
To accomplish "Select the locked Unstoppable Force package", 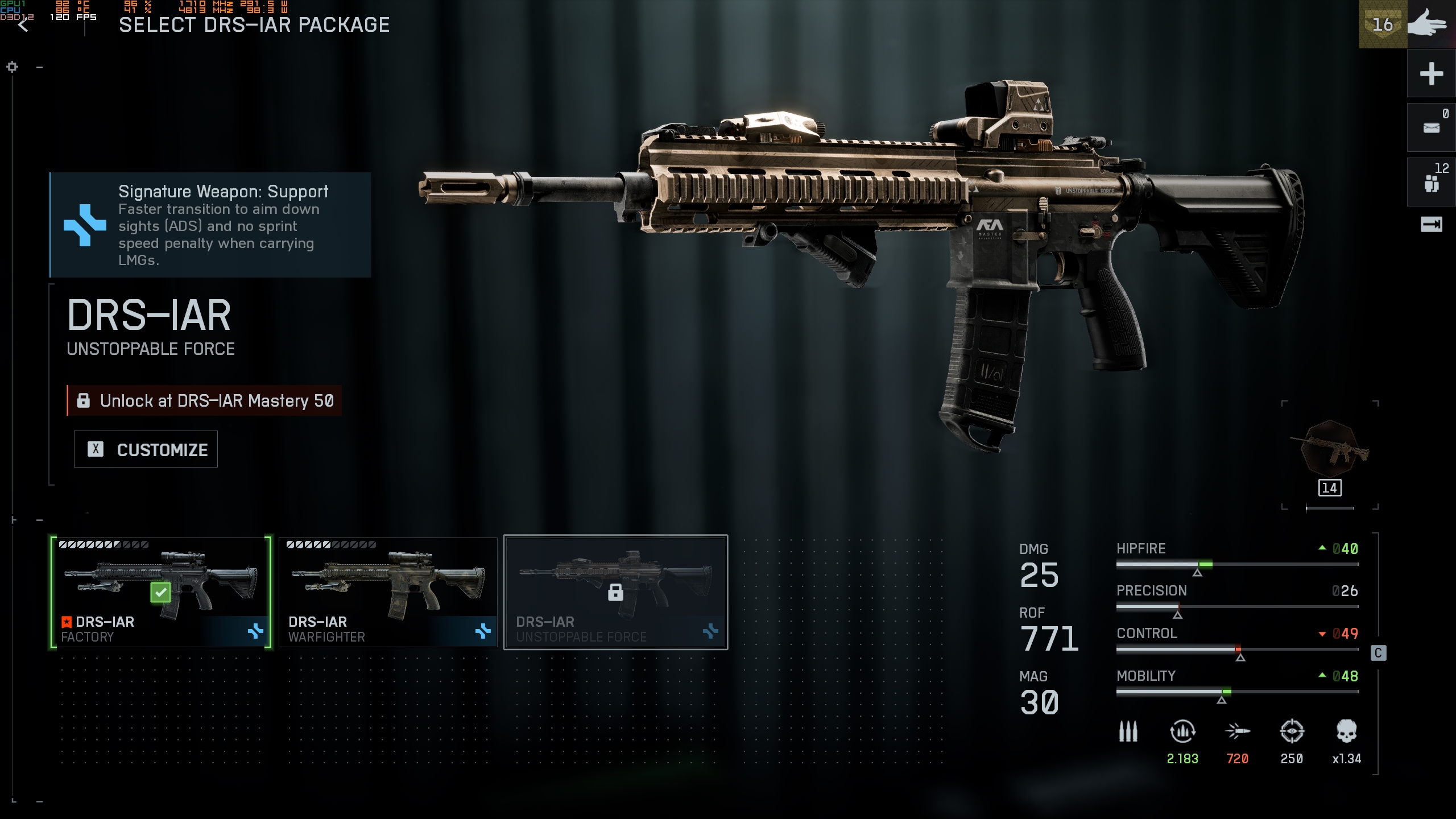I will tap(615, 591).
